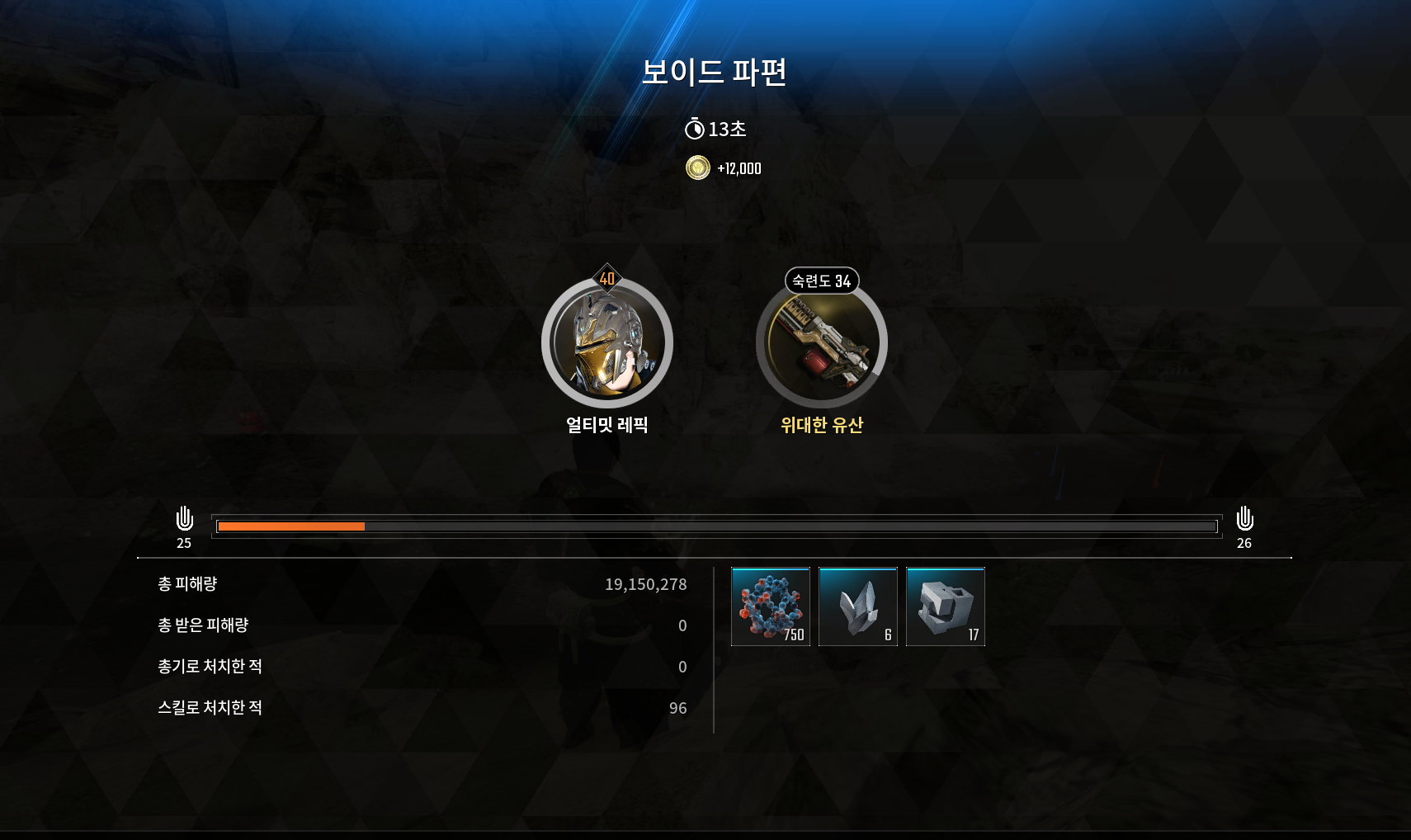This screenshot has width=1411, height=840.
Task: Expand details under 얼티밋 레픽 label
Action: 607,427
